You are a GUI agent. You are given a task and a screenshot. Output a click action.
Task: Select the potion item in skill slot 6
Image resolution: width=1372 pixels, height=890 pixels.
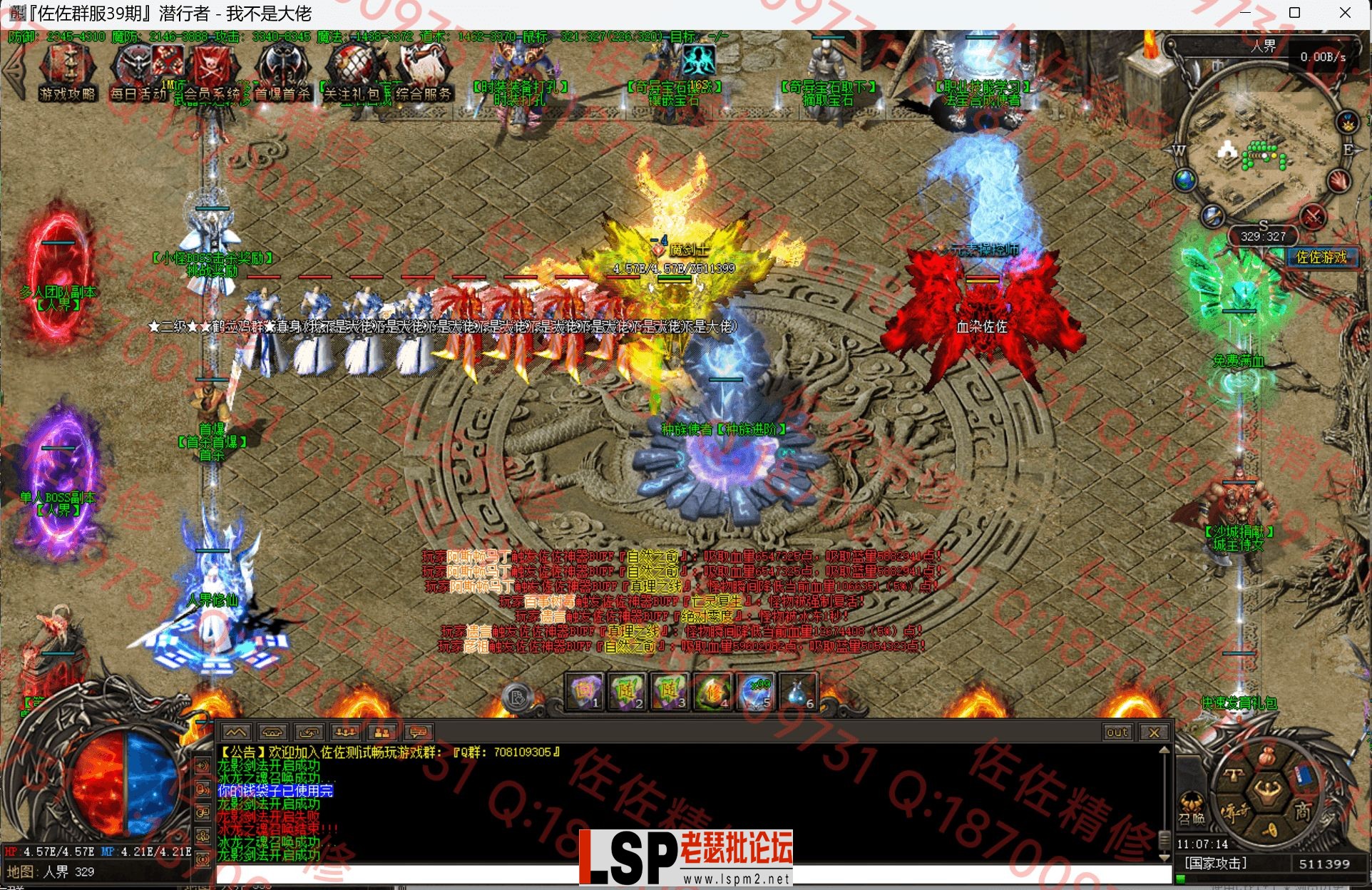[x=796, y=693]
